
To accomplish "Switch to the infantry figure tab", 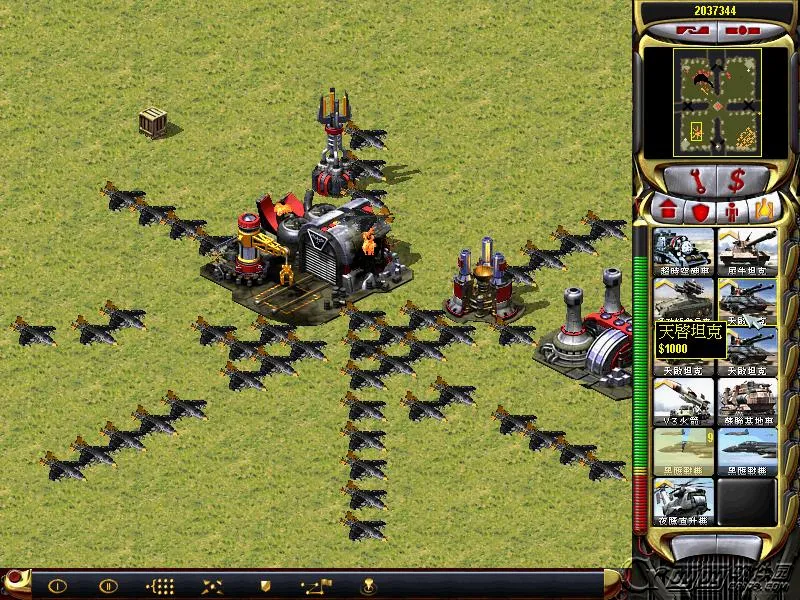I will 733,210.
